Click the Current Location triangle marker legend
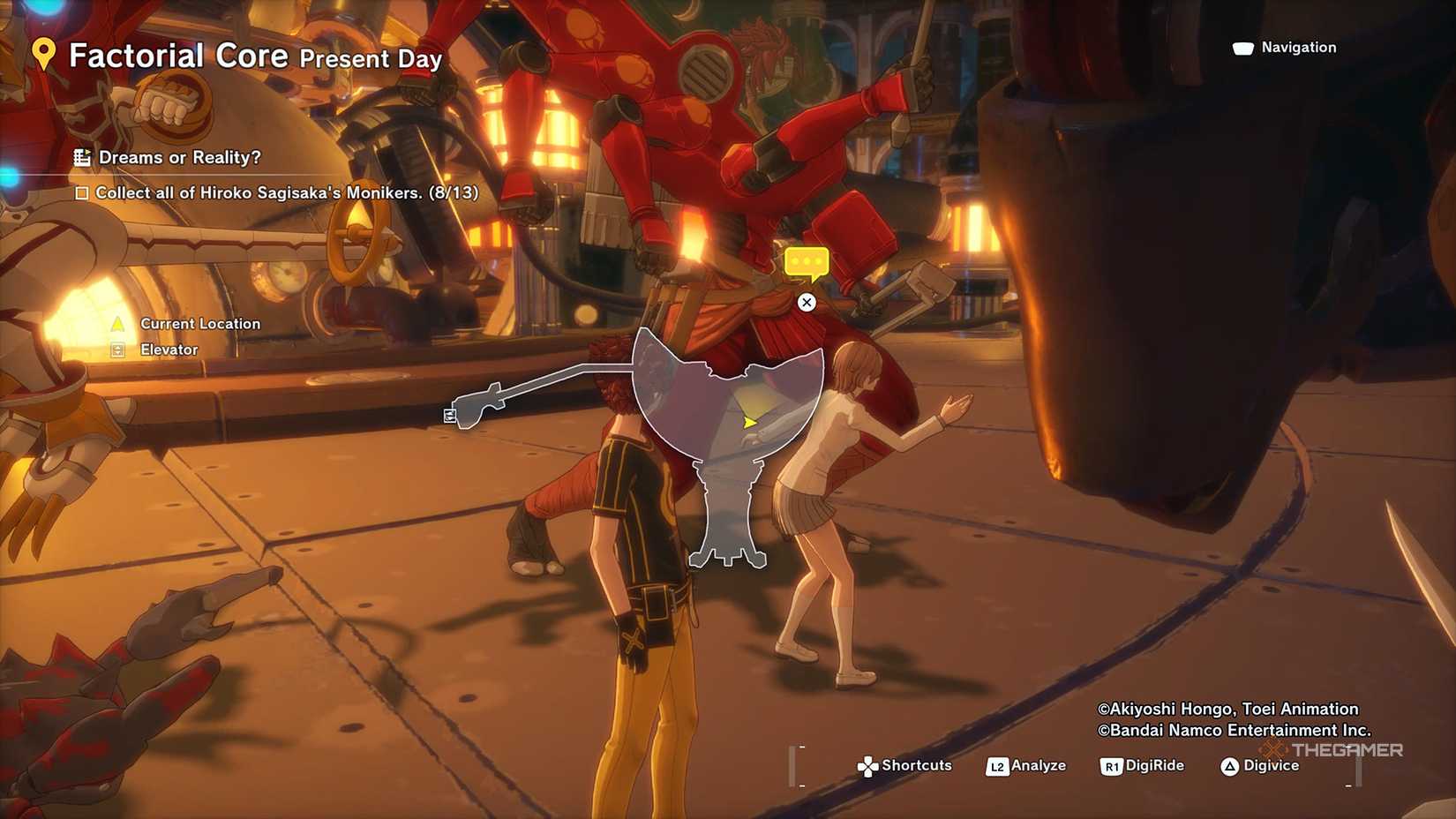 pos(116,324)
